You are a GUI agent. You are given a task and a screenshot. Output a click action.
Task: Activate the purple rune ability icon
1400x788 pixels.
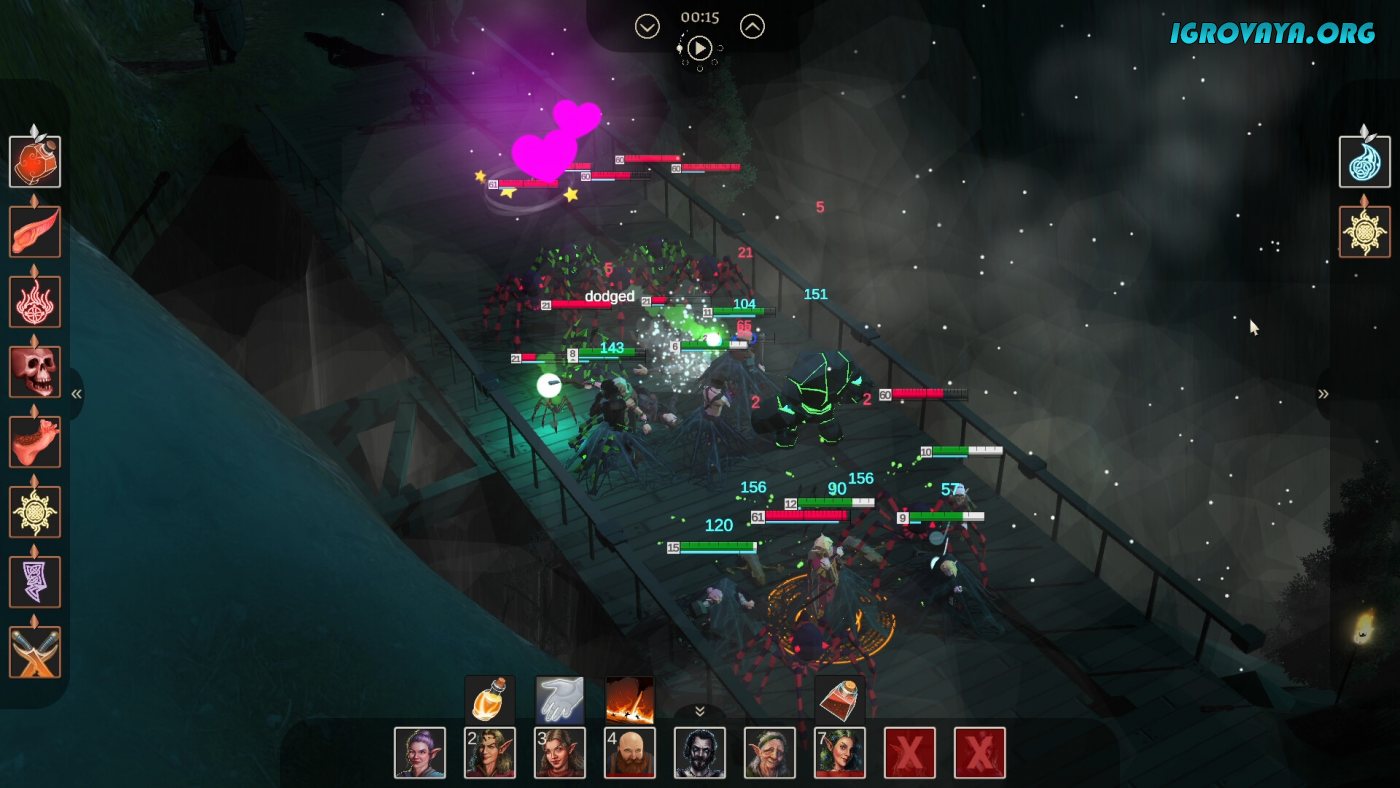coord(35,582)
